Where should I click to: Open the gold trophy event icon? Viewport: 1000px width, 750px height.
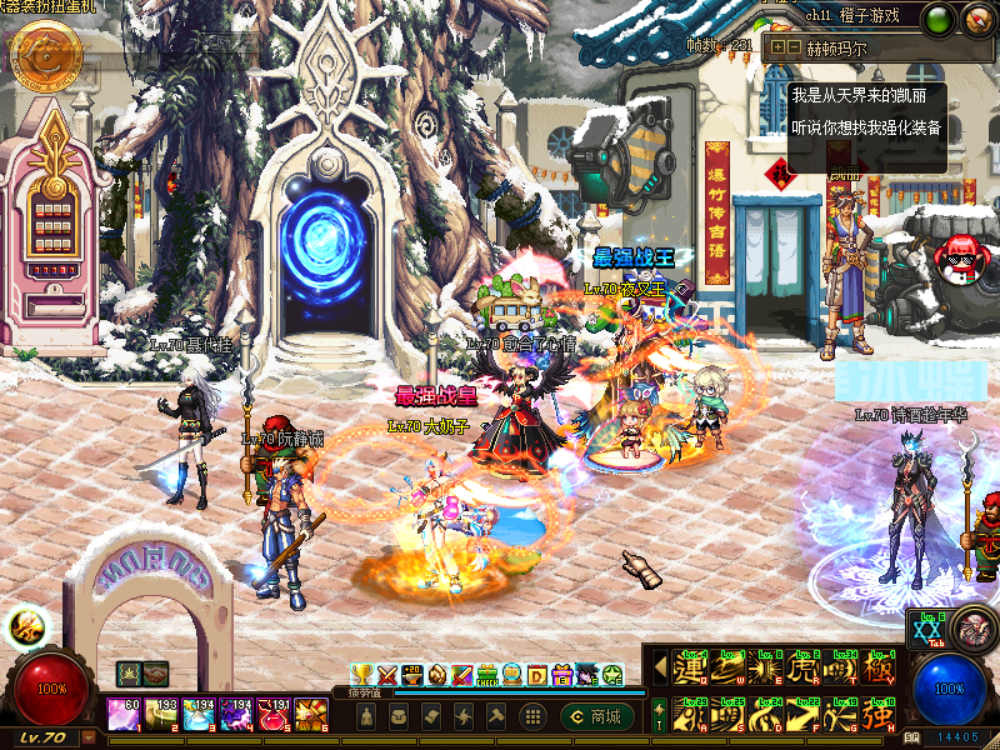coord(362,675)
